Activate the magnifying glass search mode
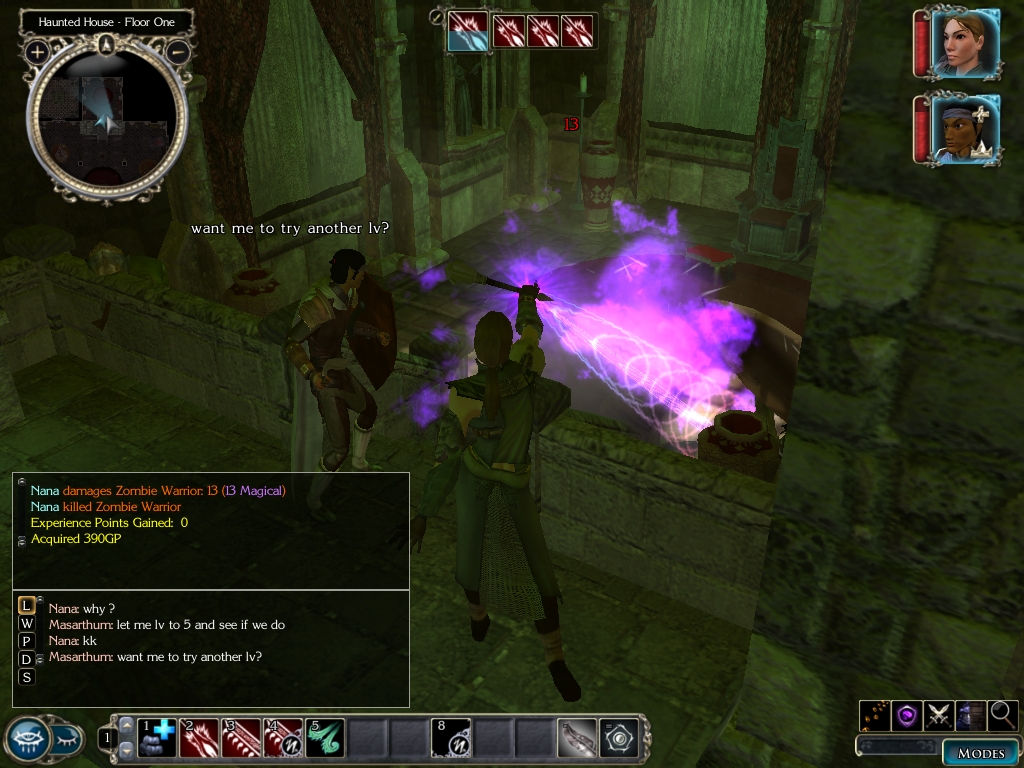This screenshot has width=1024, height=768. click(x=1002, y=715)
